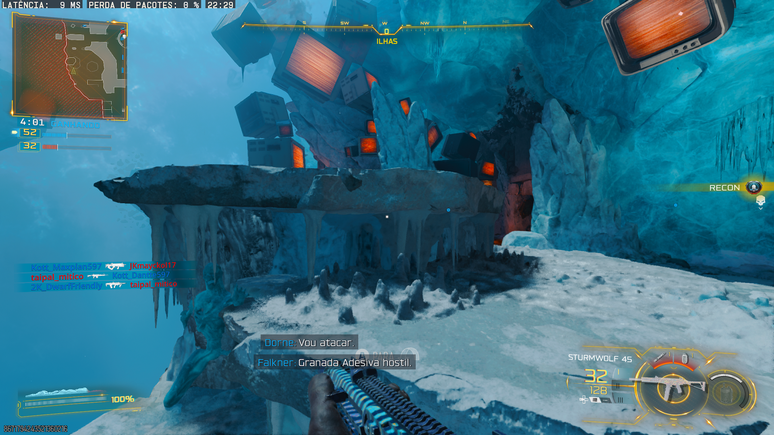This screenshot has height=435, width=774.
Task: Choose the grenade equipment slot
Action: click(684, 358)
